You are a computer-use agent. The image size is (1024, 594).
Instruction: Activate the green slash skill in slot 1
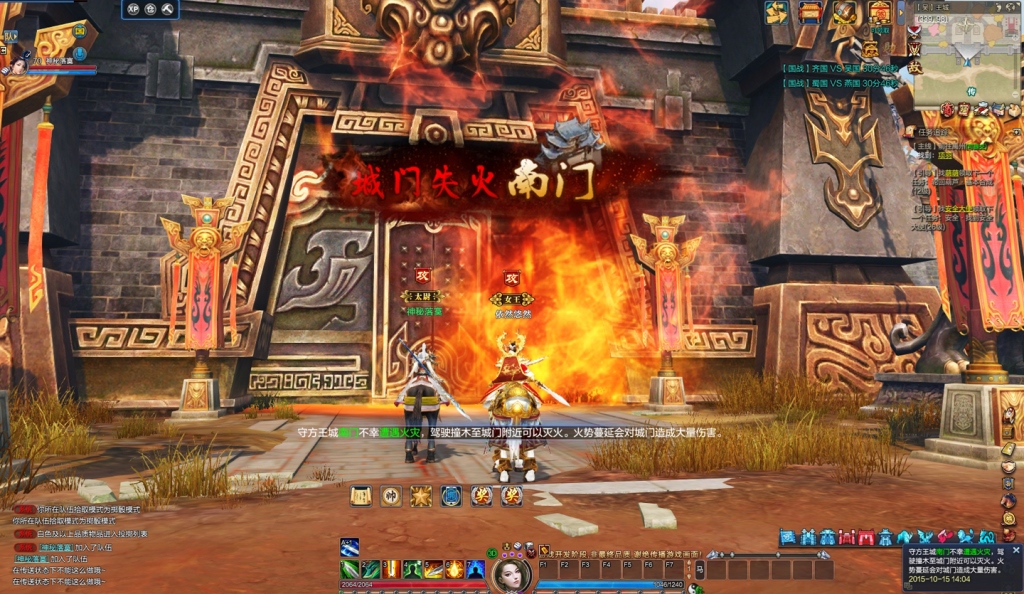(350, 569)
